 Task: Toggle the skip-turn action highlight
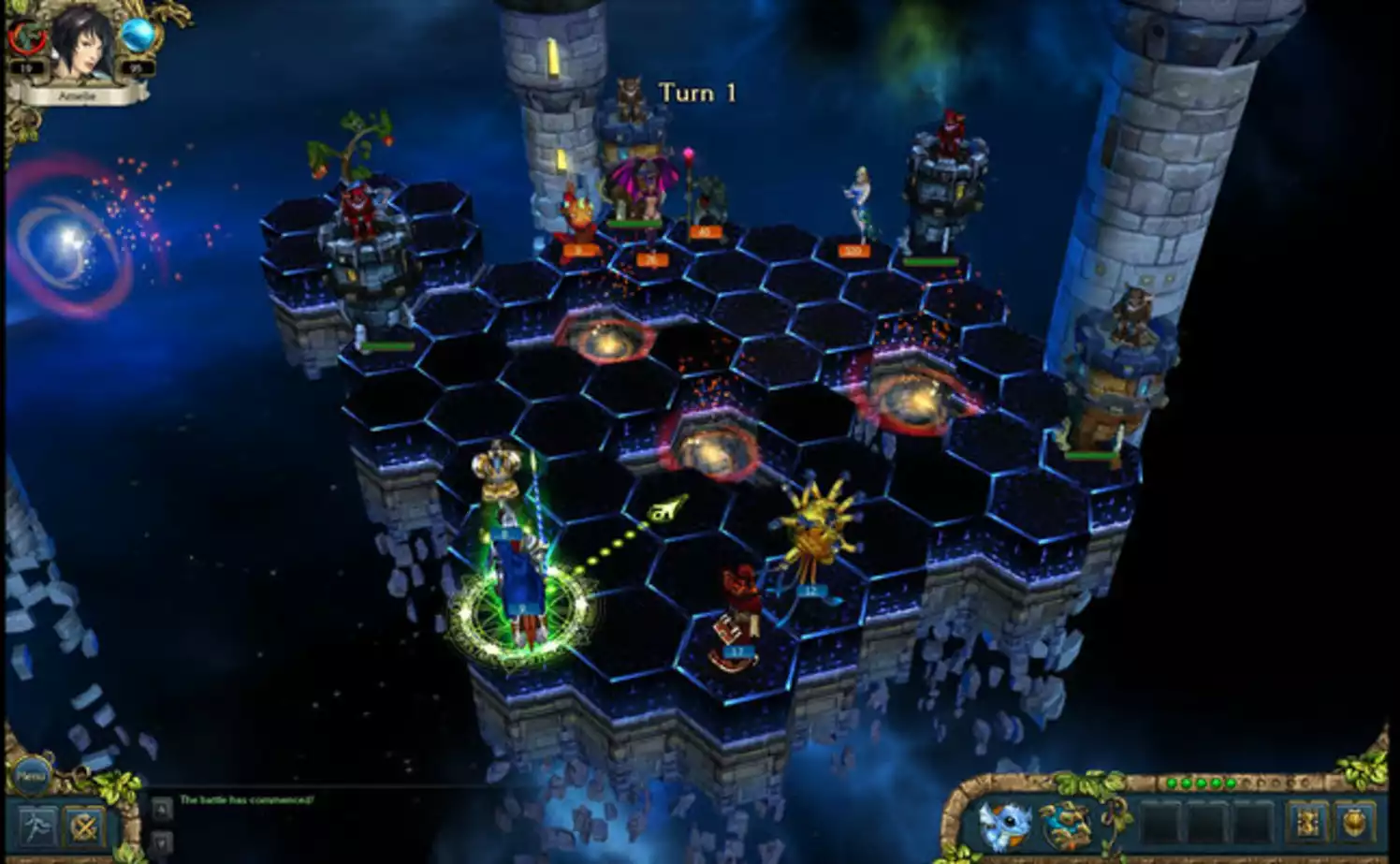tap(85, 825)
